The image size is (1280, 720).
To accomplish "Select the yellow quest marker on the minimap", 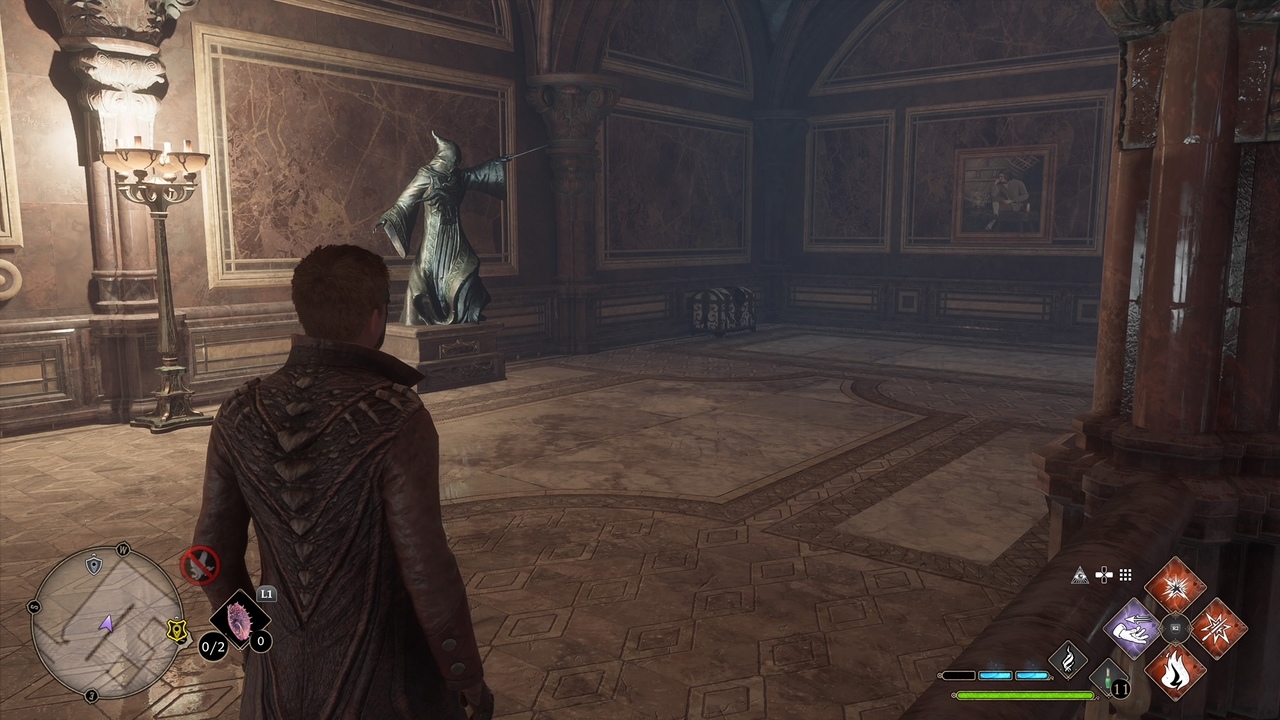I will point(177,631).
